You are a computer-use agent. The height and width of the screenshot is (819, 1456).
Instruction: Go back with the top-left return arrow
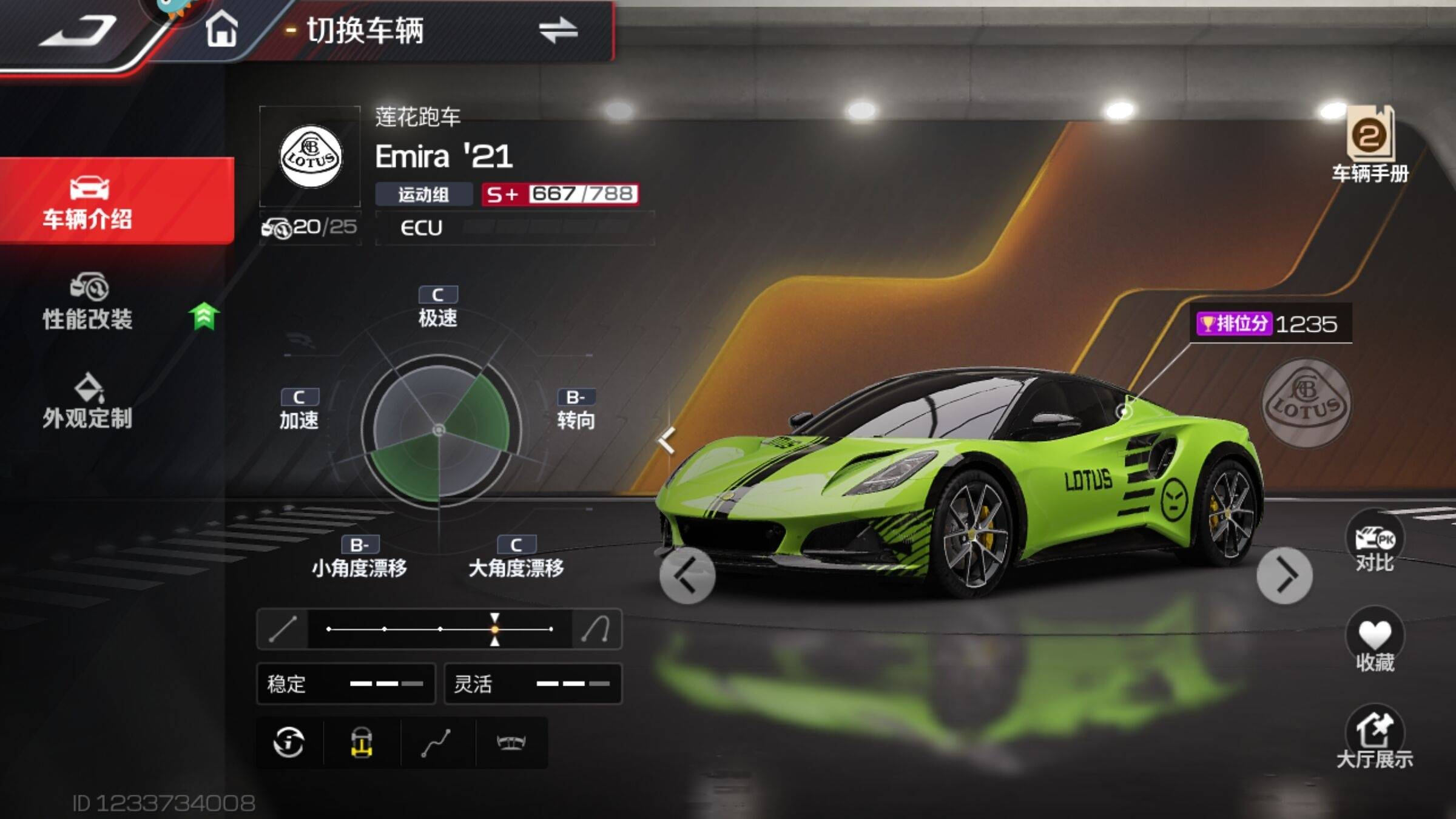(79, 32)
